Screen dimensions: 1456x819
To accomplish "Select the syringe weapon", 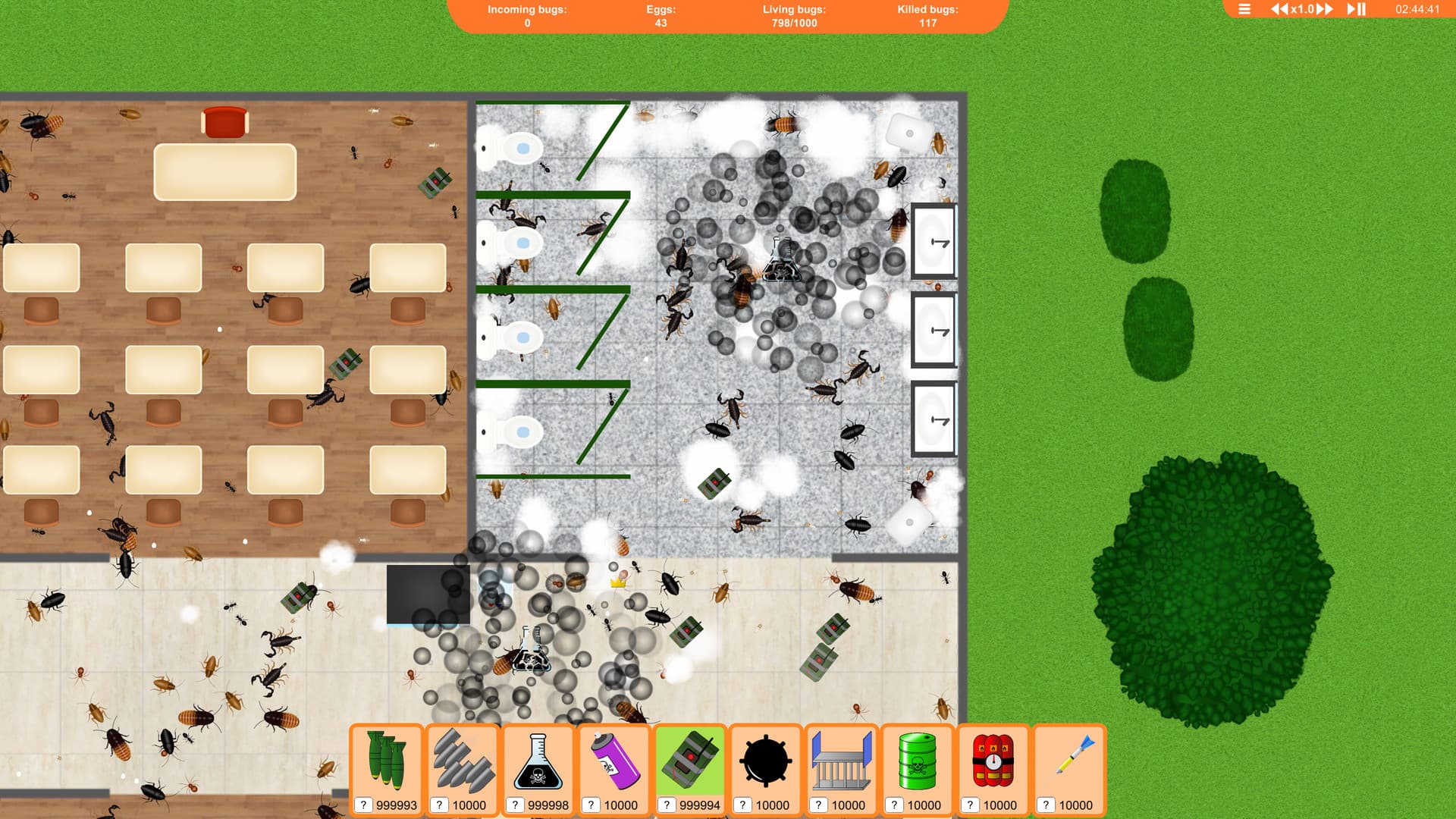I will click(x=1069, y=758).
